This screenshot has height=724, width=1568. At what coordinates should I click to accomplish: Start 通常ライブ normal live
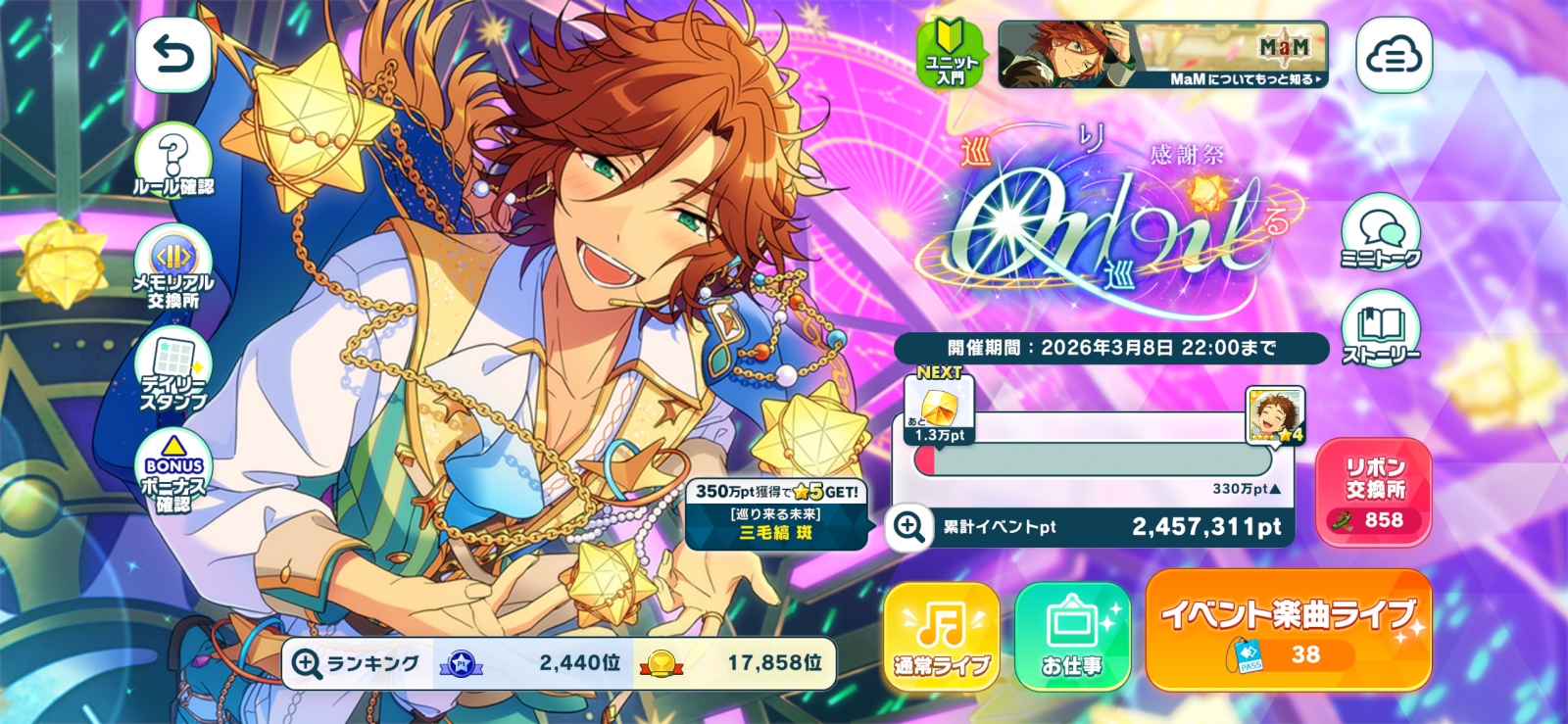[941, 636]
